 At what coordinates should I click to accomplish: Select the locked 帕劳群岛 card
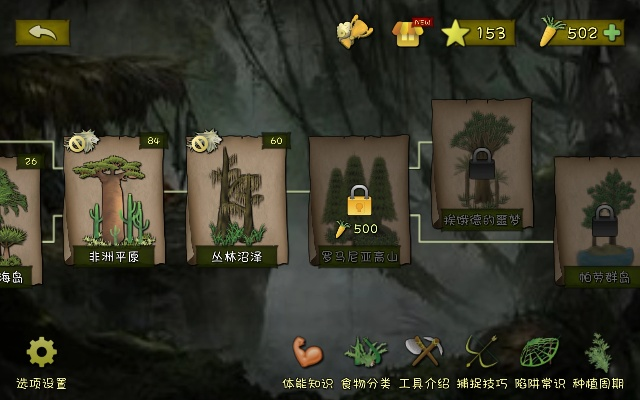click(x=597, y=220)
